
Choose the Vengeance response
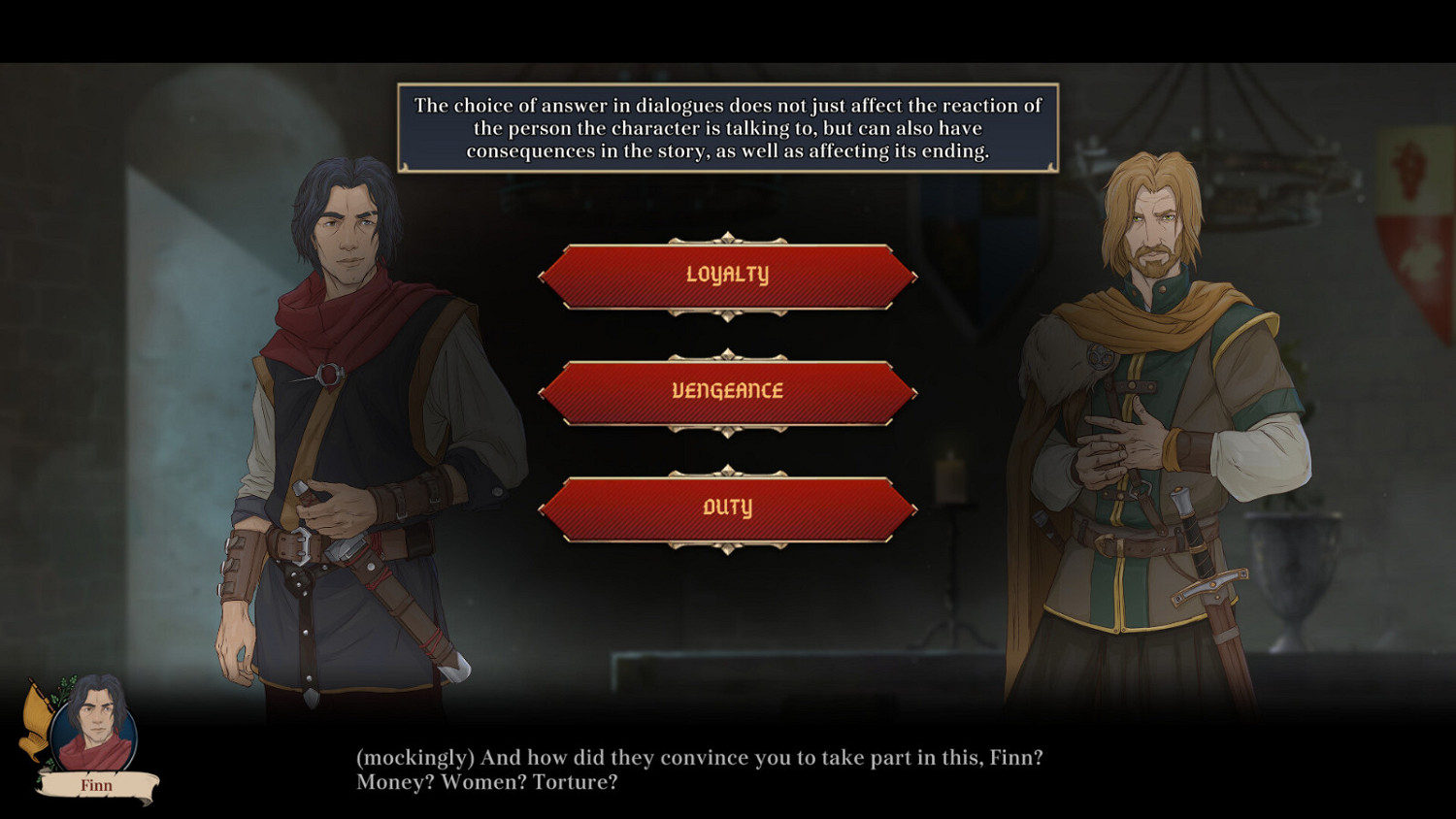coord(730,391)
